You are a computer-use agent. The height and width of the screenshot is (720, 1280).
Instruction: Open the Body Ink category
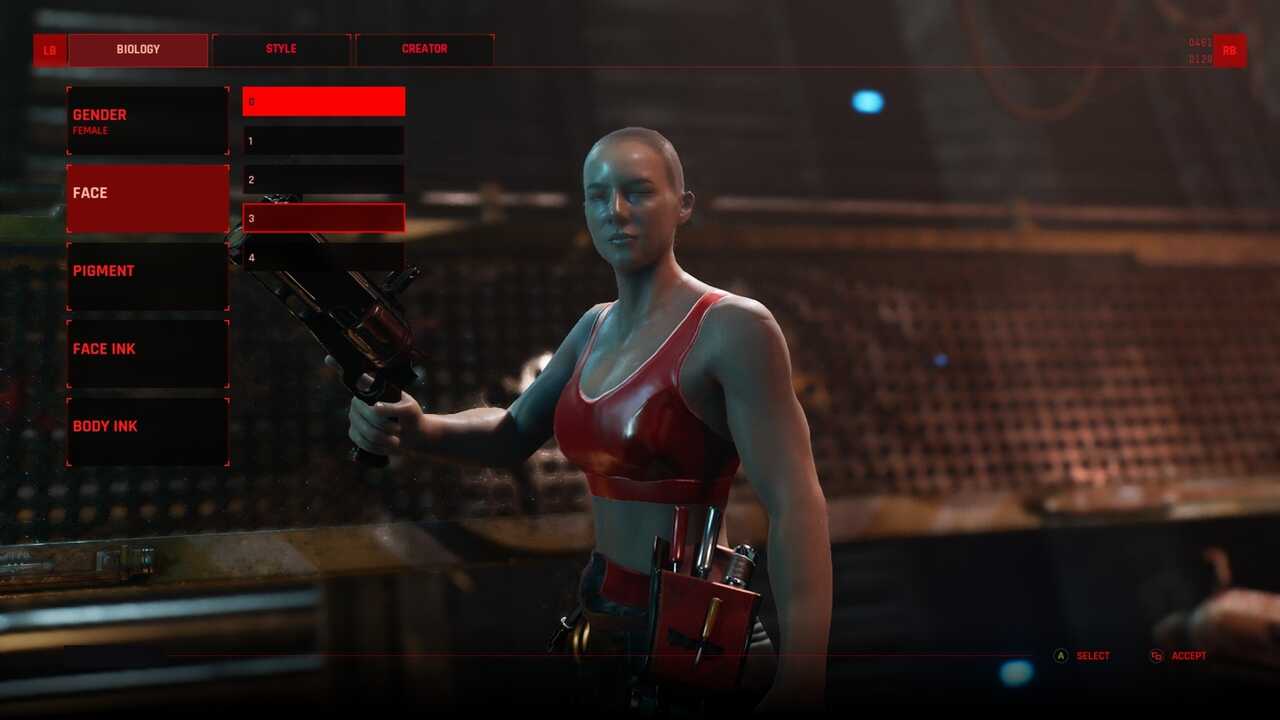(148, 431)
